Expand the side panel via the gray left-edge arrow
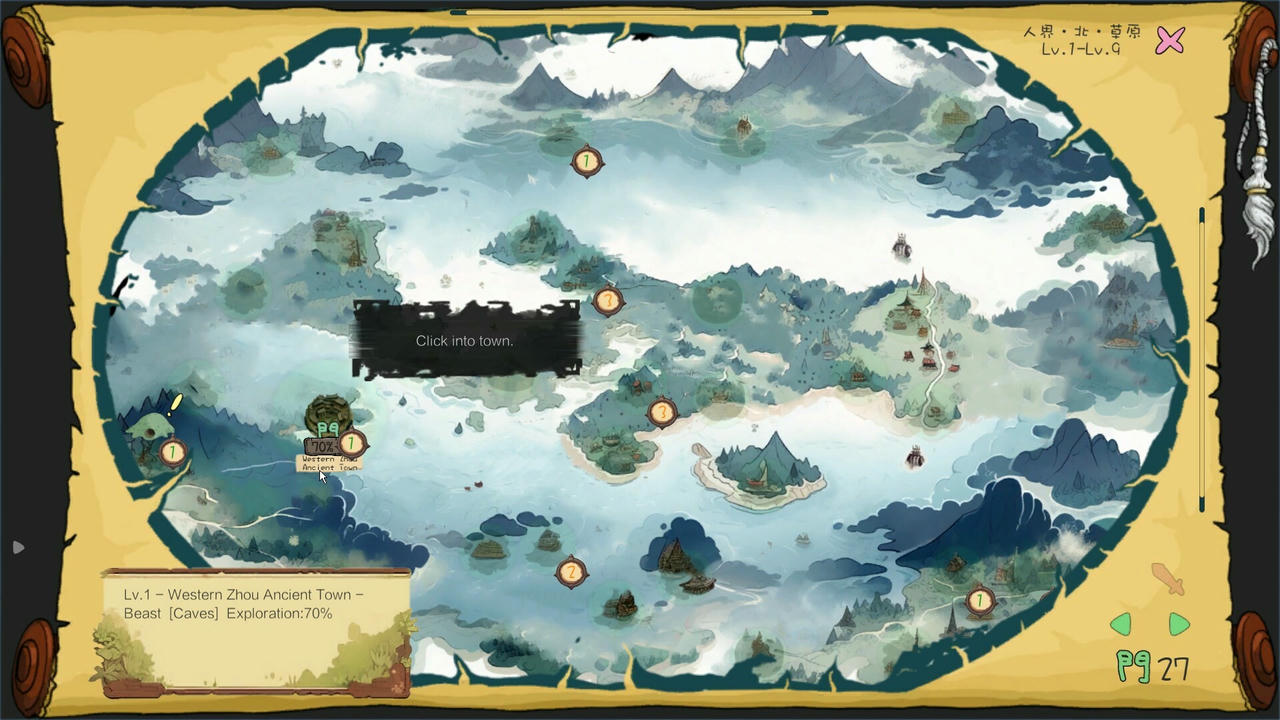This screenshot has height=720, width=1280. click(x=18, y=547)
